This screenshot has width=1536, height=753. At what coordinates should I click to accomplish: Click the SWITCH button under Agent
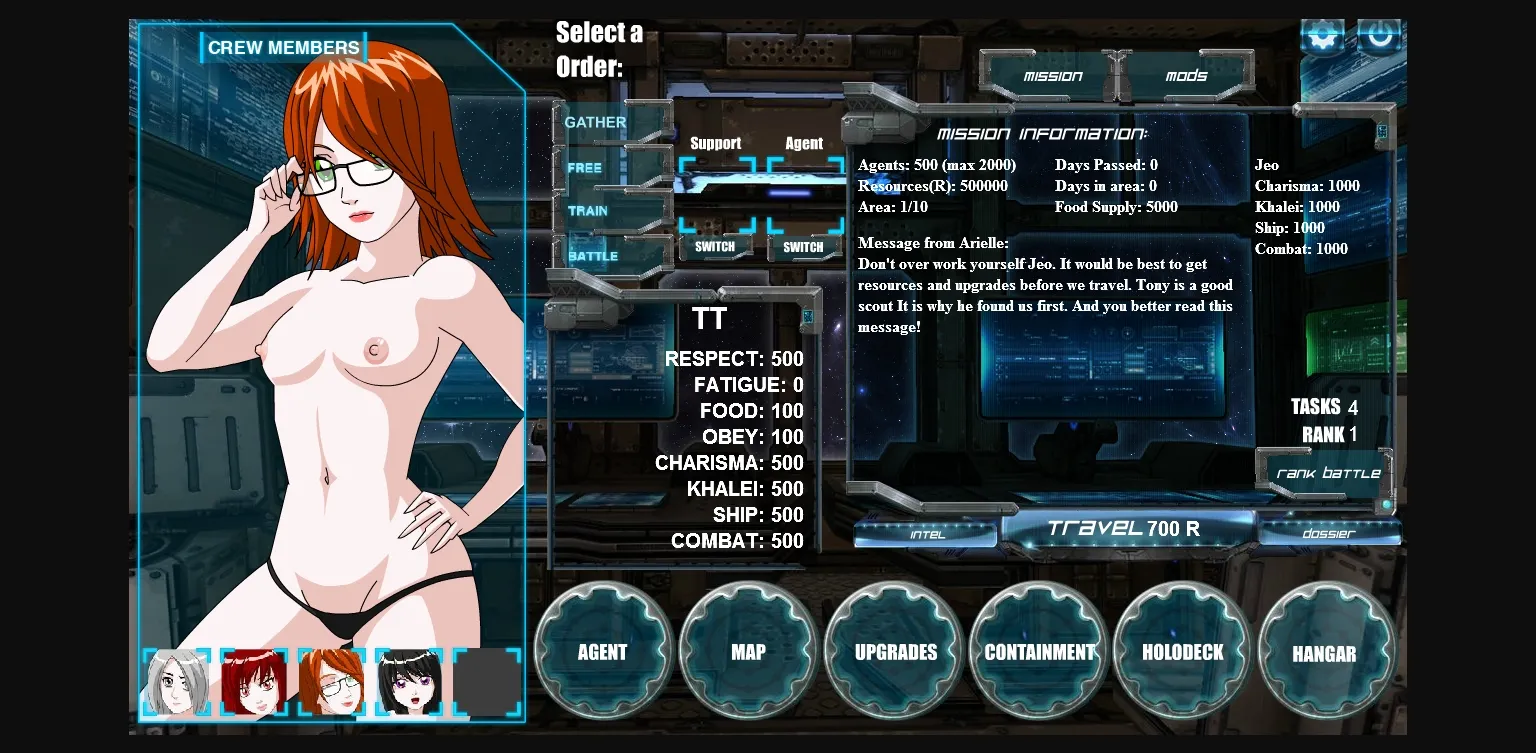(803, 247)
